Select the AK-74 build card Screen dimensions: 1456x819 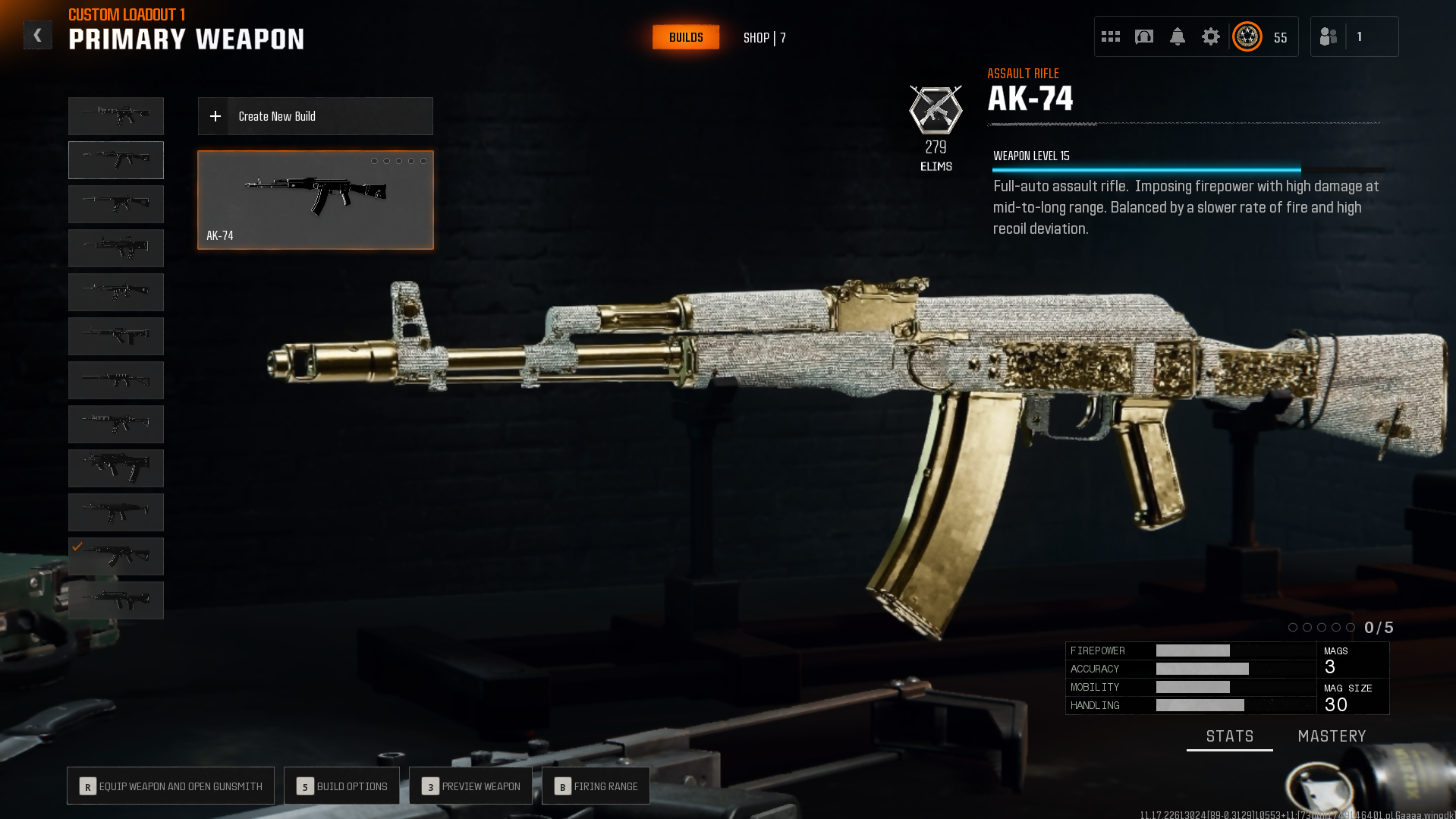tap(315, 200)
